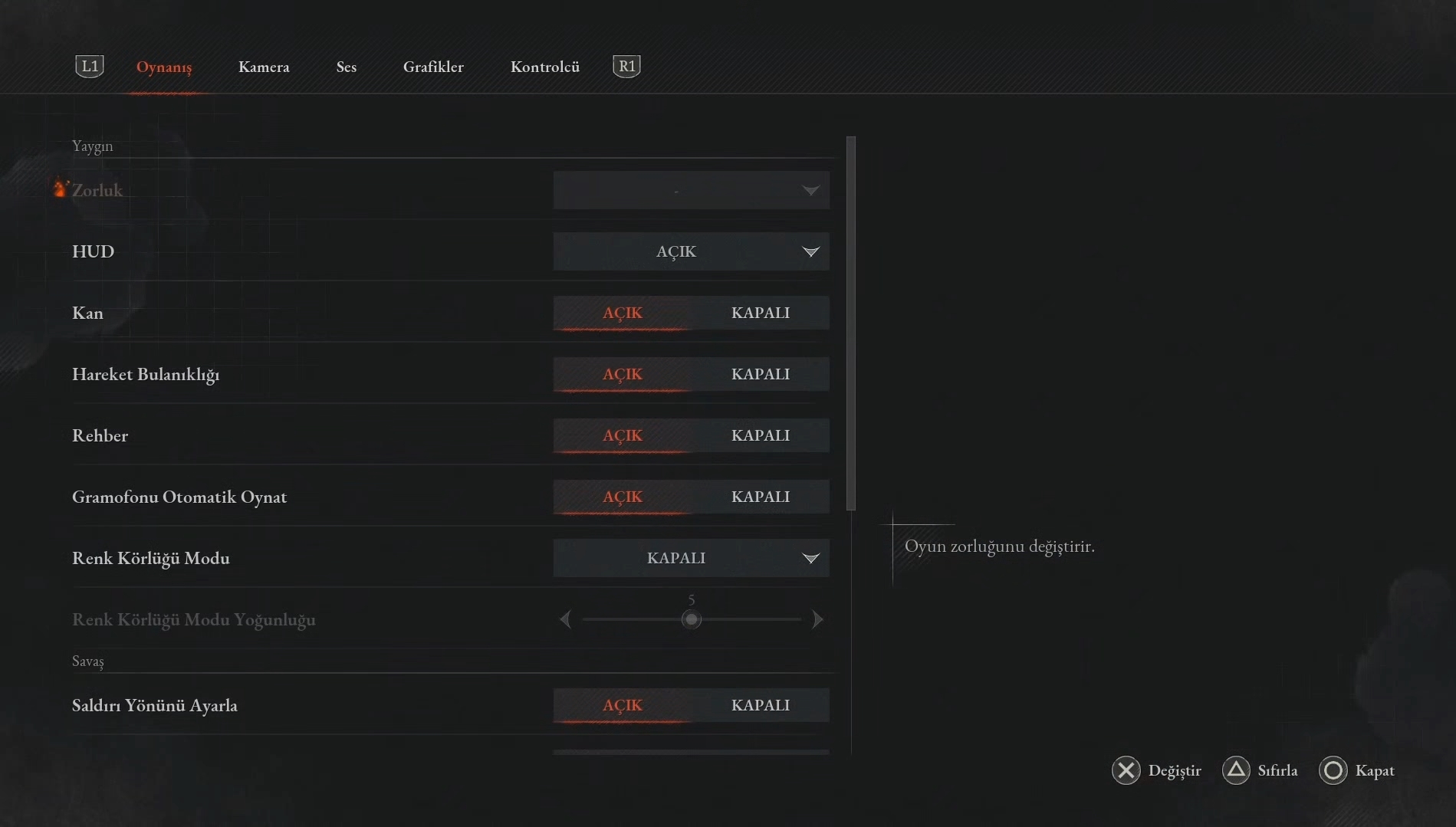Enable Hareket Bulanıklığı with AÇIK
The height and width of the screenshot is (827, 1456).
pyautogui.click(x=622, y=374)
